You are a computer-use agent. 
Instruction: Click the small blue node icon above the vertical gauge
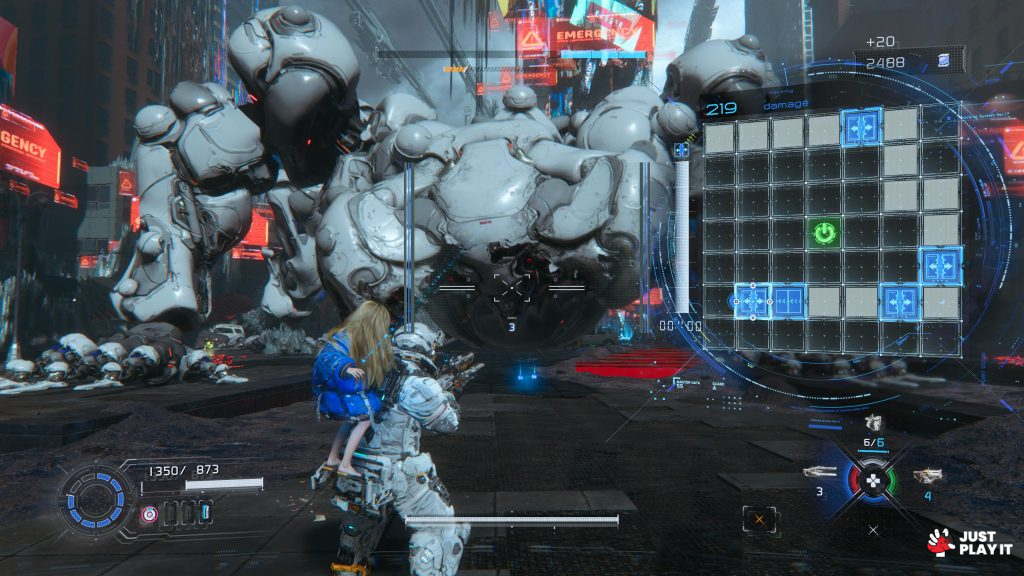tap(682, 150)
